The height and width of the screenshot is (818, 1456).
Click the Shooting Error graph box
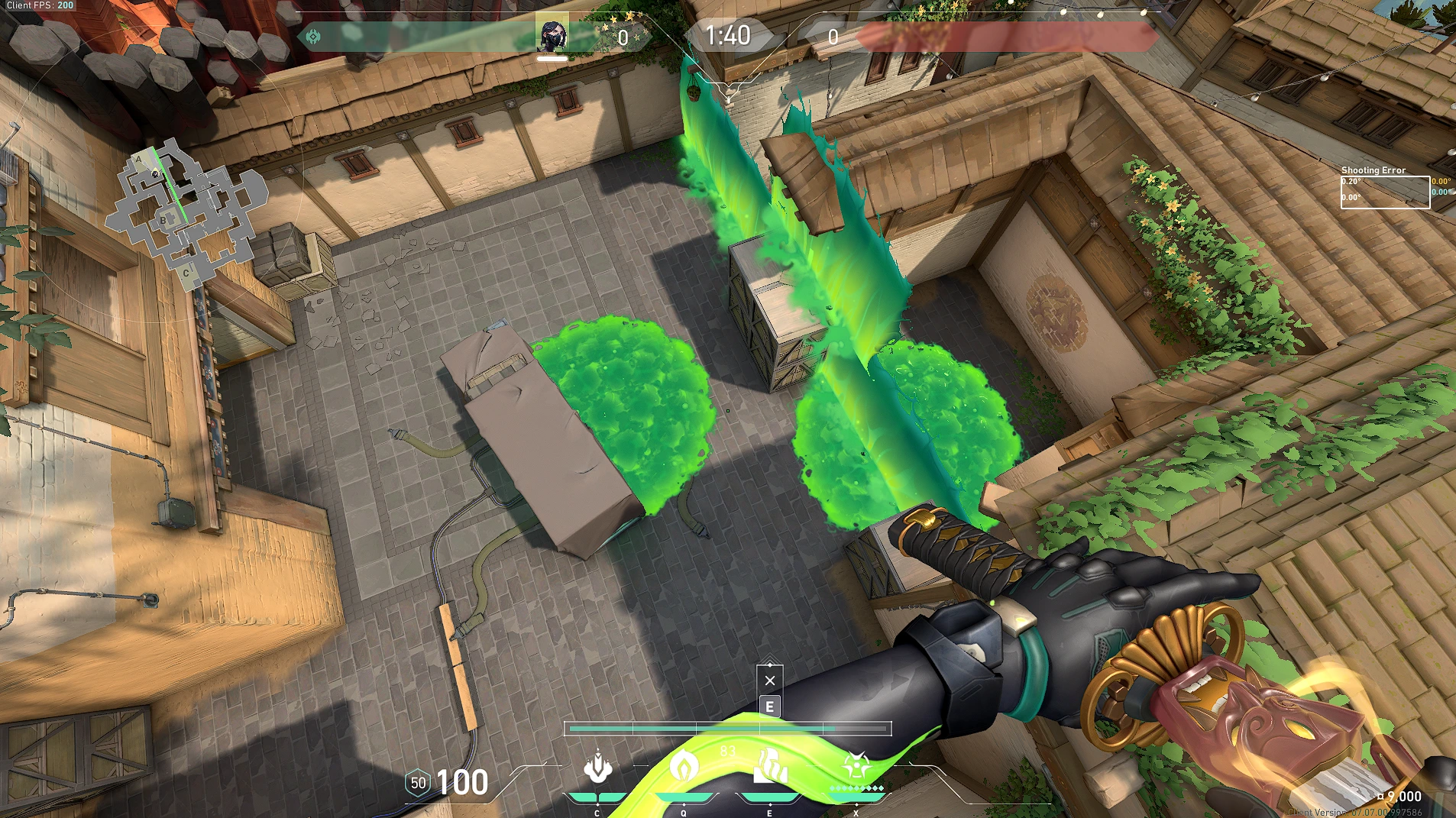coord(1385,192)
